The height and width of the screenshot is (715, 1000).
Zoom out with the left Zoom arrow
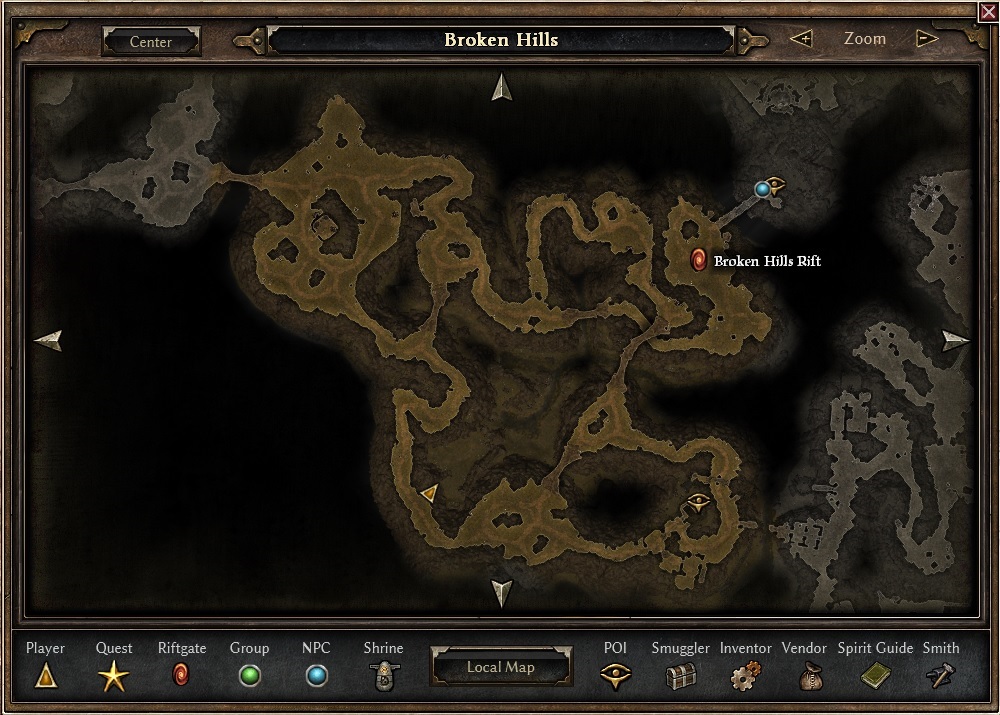pos(801,39)
